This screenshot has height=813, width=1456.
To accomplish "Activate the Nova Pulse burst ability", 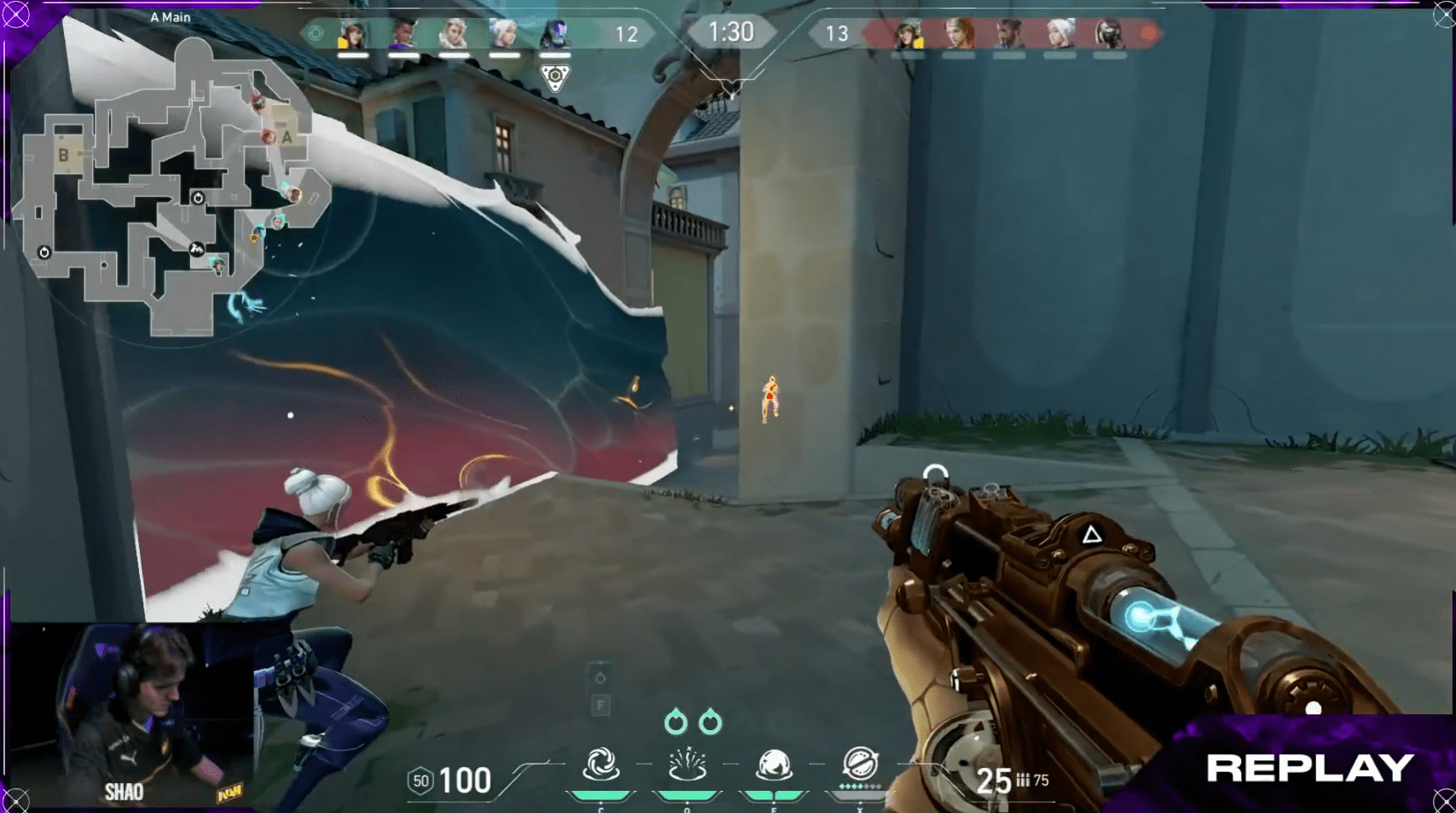I will click(687, 765).
